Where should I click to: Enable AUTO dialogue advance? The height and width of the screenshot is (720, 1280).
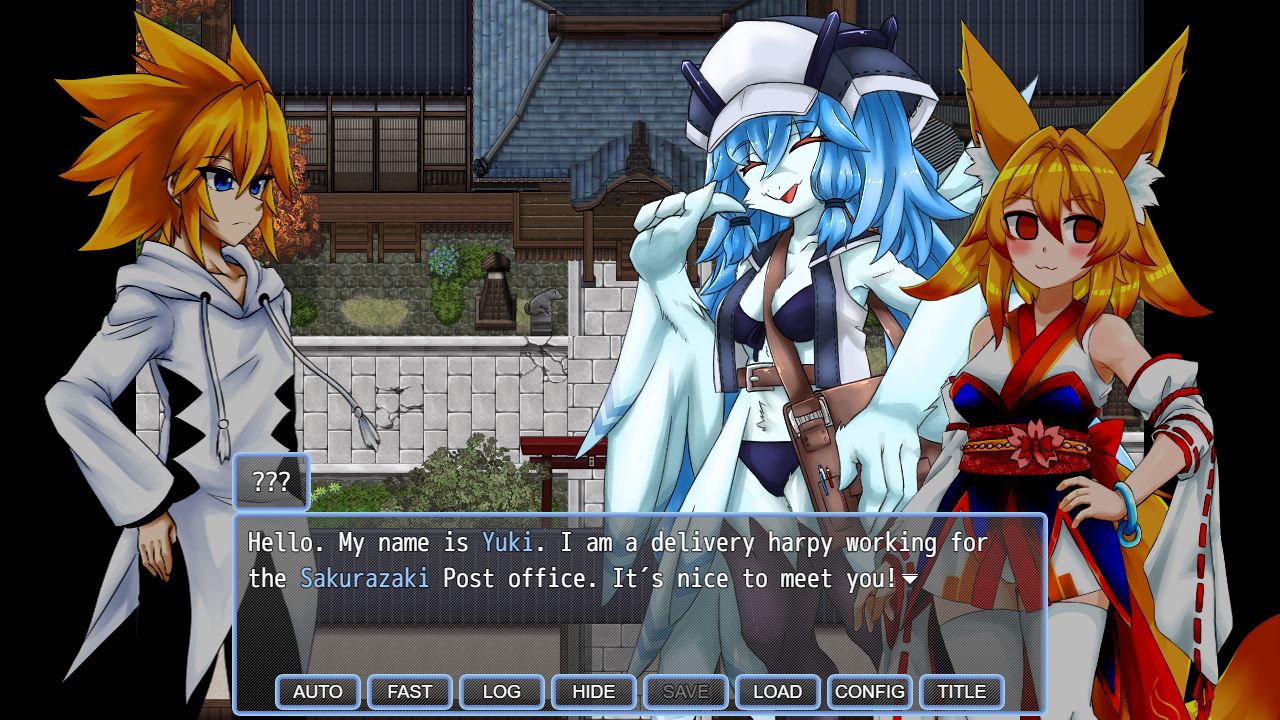click(318, 691)
